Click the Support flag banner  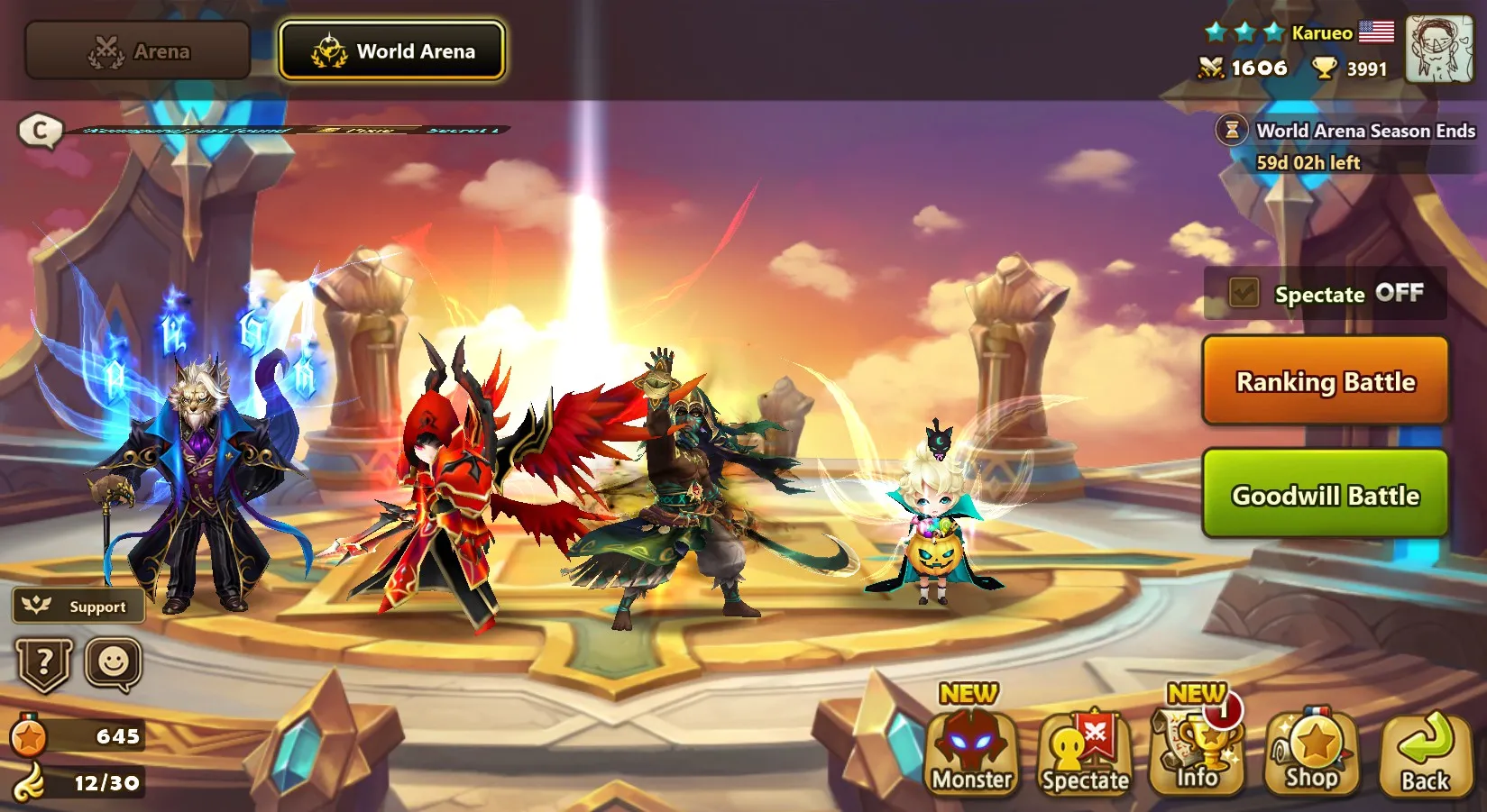[78, 607]
